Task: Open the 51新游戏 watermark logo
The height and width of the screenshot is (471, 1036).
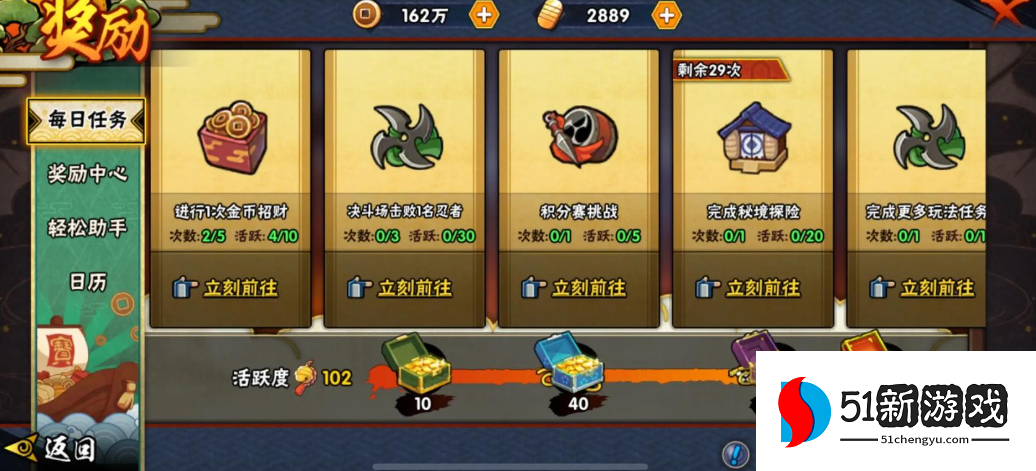Action: point(895,410)
